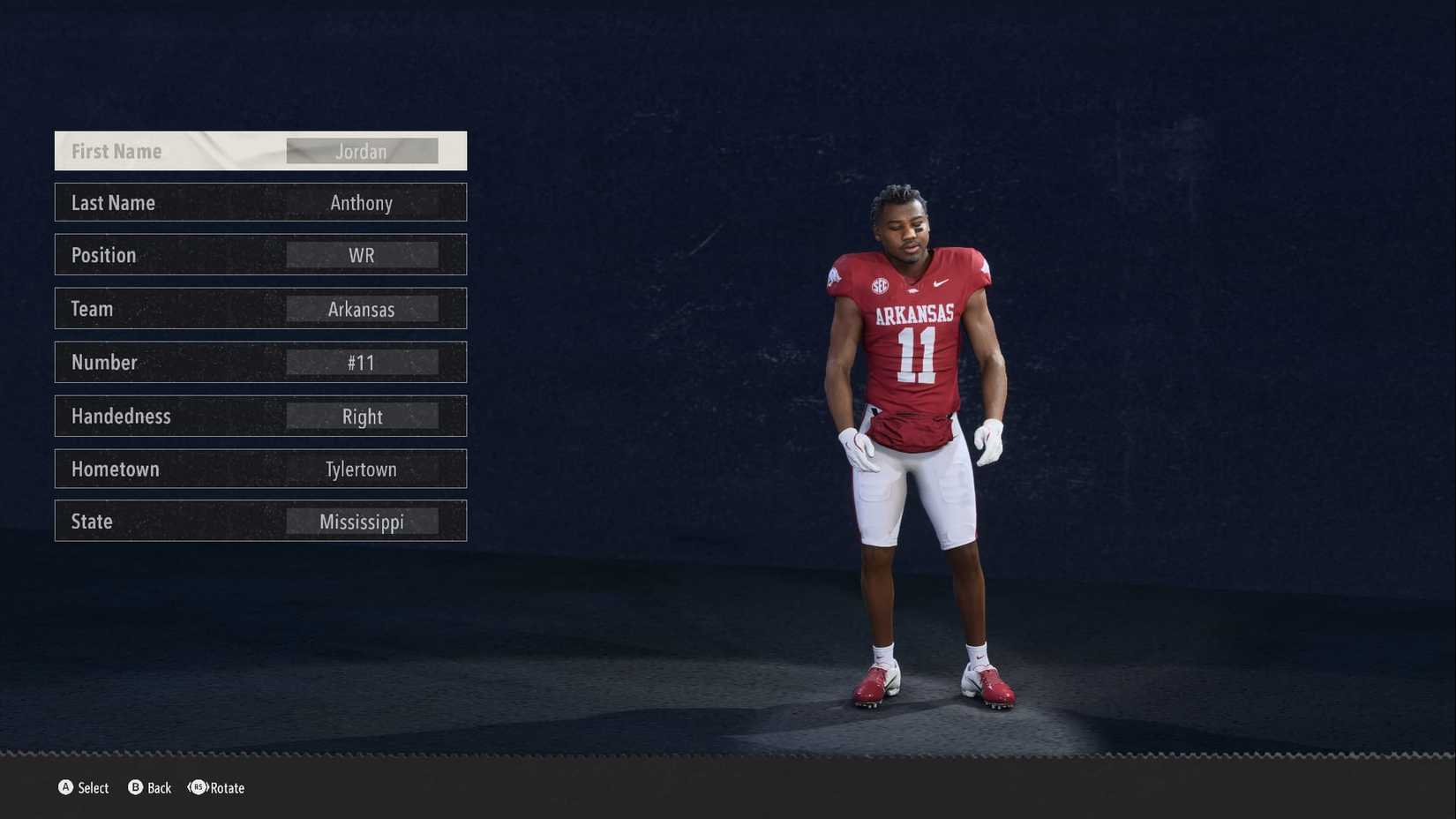Viewport: 1456px width, 819px height.
Task: Select the Number row label
Action: [104, 362]
